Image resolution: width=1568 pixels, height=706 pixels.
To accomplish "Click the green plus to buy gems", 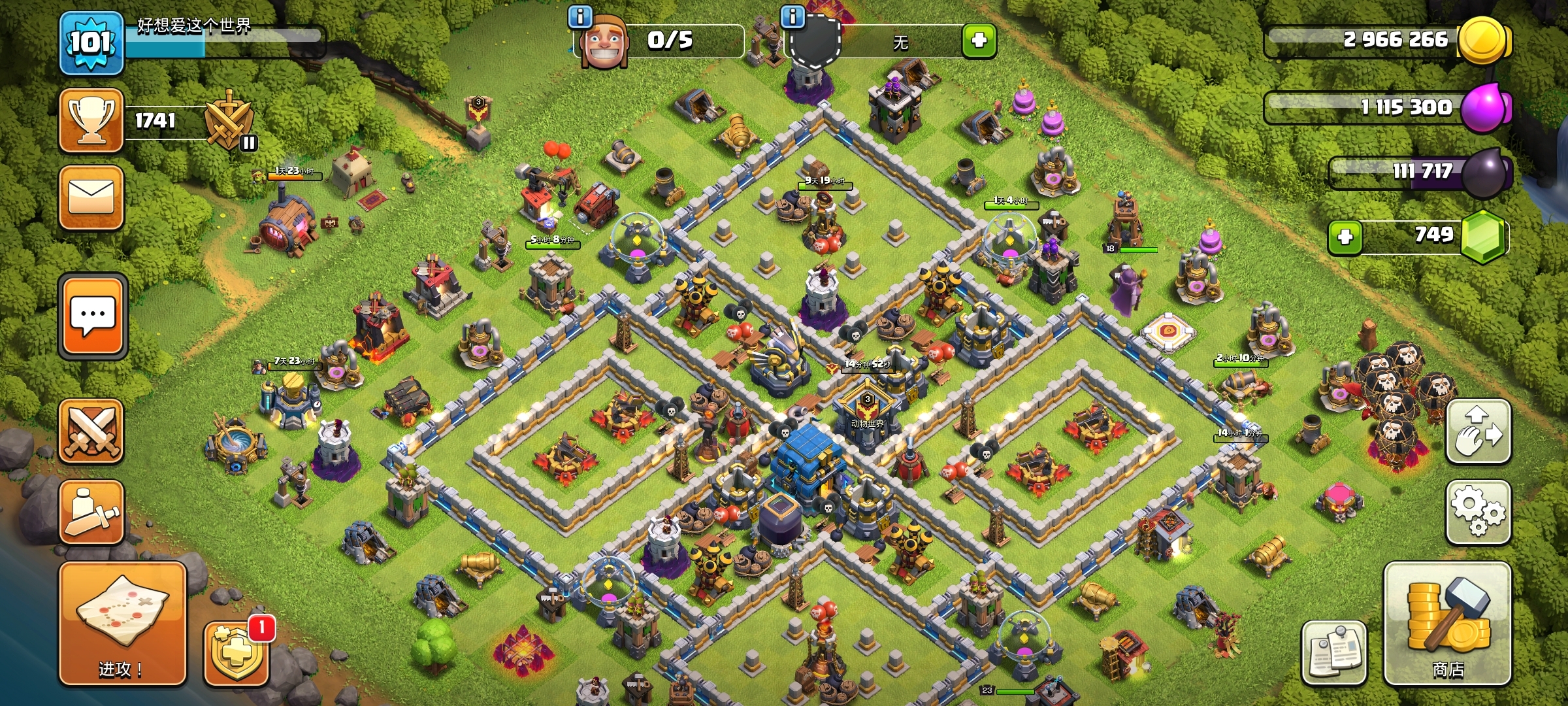I will (1345, 237).
